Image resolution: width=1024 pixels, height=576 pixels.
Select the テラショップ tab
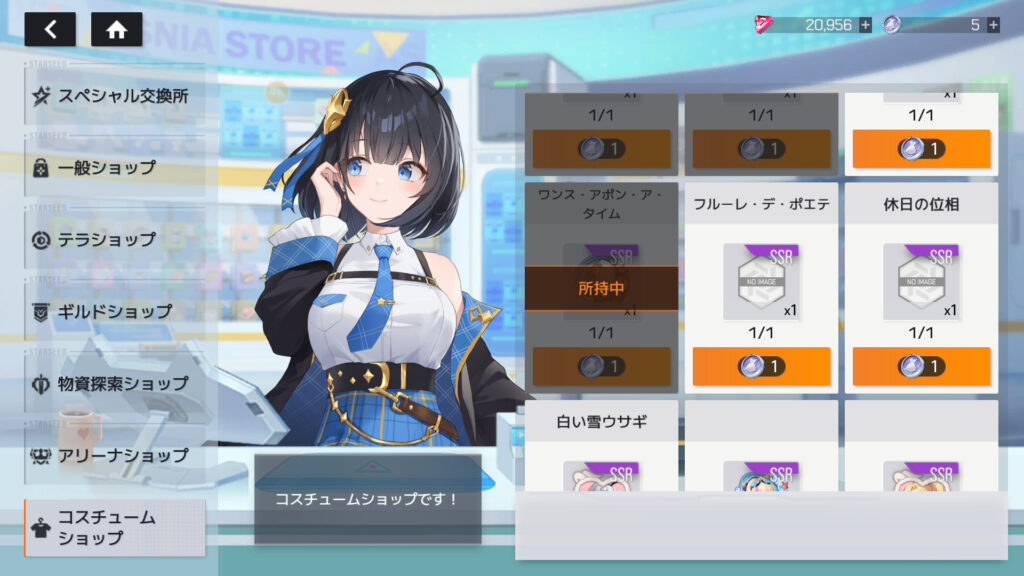(114, 240)
